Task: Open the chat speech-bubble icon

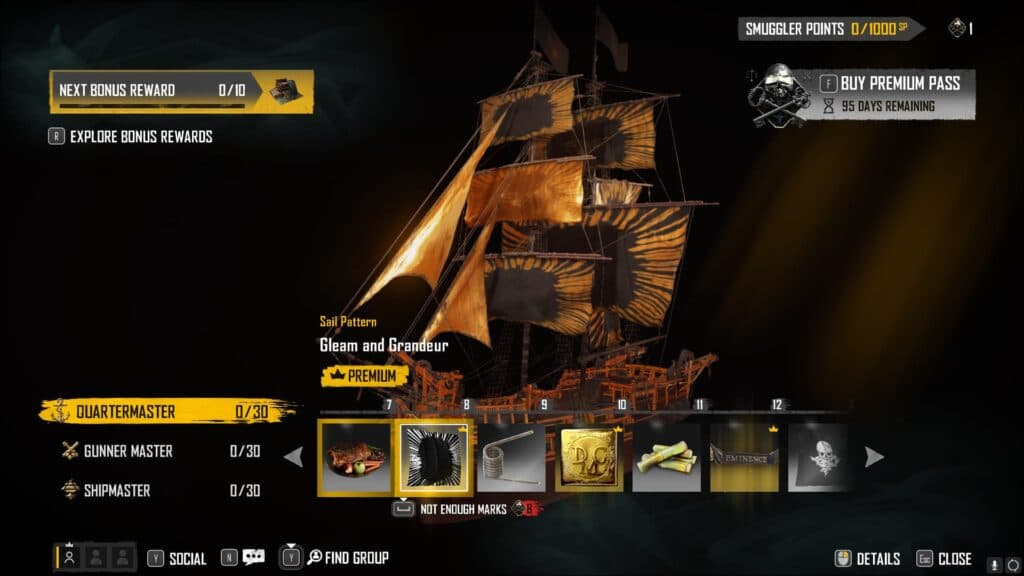Action: pyautogui.click(x=253, y=558)
